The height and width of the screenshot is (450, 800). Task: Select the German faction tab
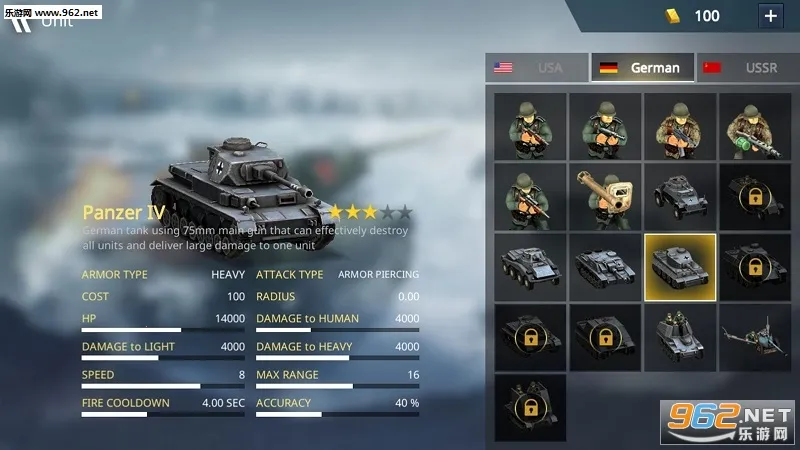[641, 68]
